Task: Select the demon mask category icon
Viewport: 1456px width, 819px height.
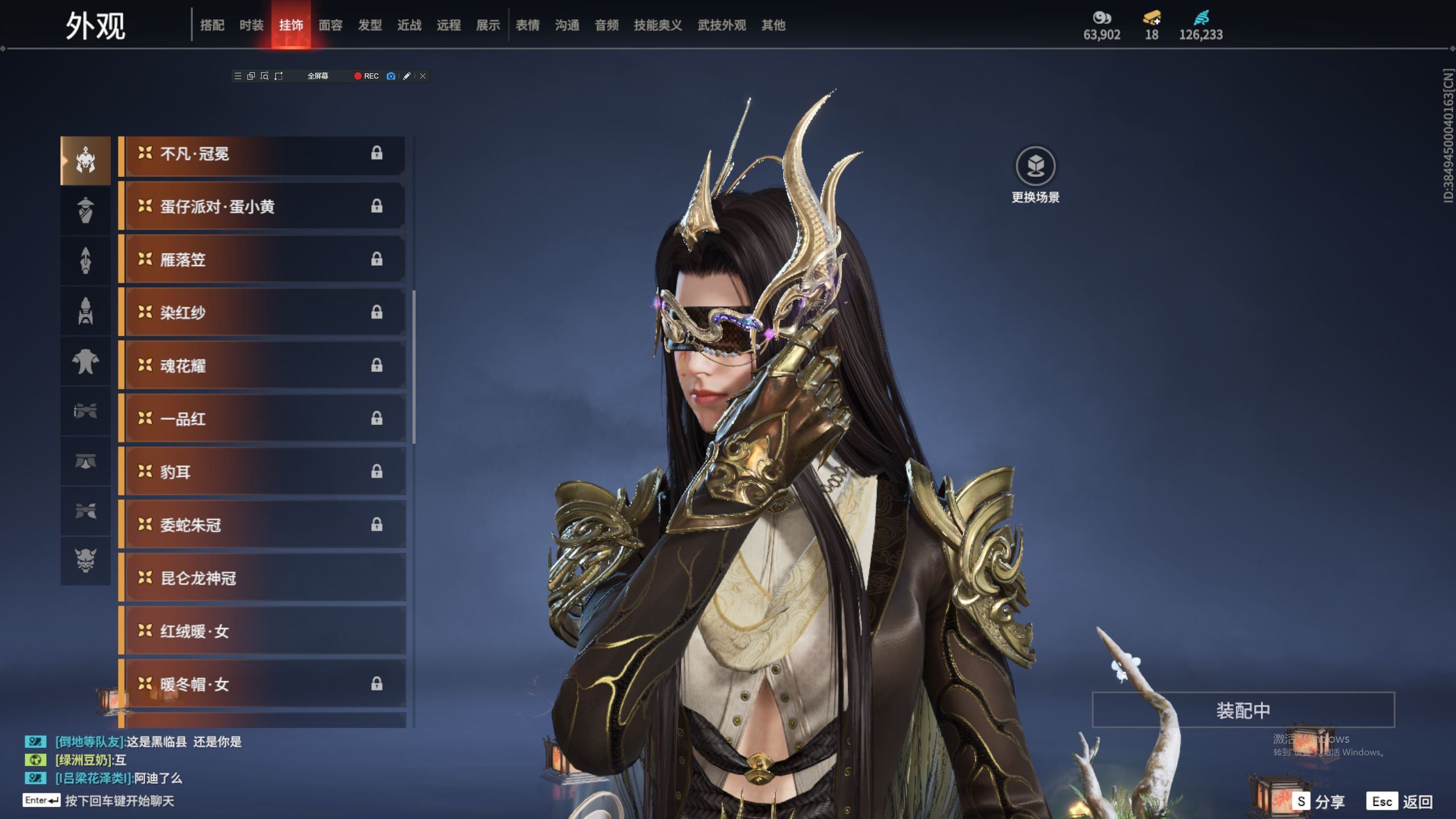Action: pos(85,560)
